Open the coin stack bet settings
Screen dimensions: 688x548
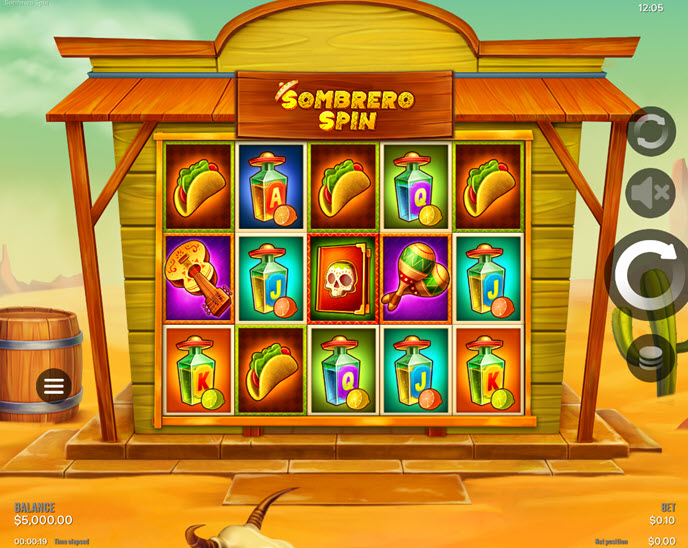pos(651,357)
